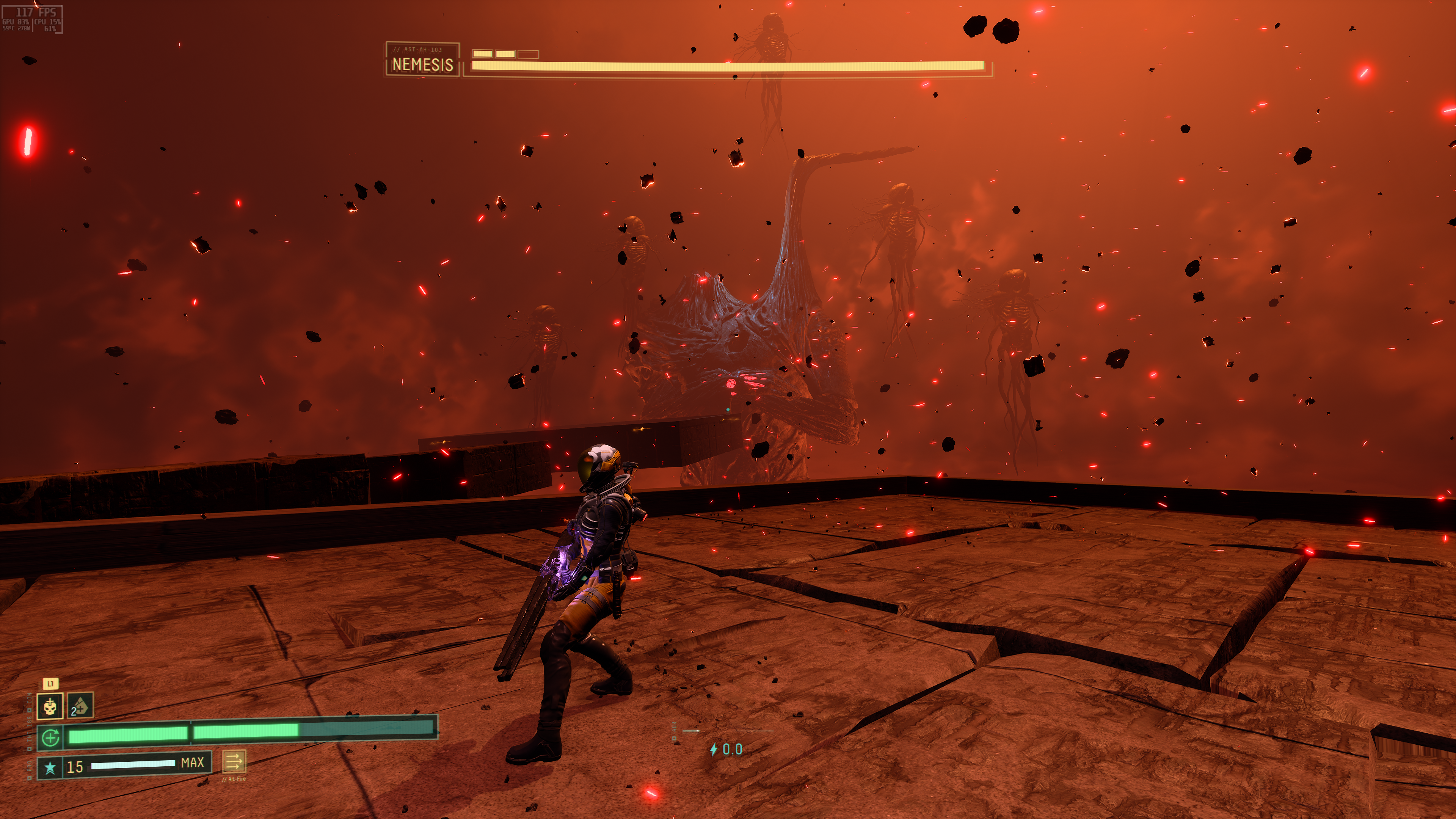Click the NEMESIS boss name plate
This screenshot has width=1456, height=819.
(422, 60)
